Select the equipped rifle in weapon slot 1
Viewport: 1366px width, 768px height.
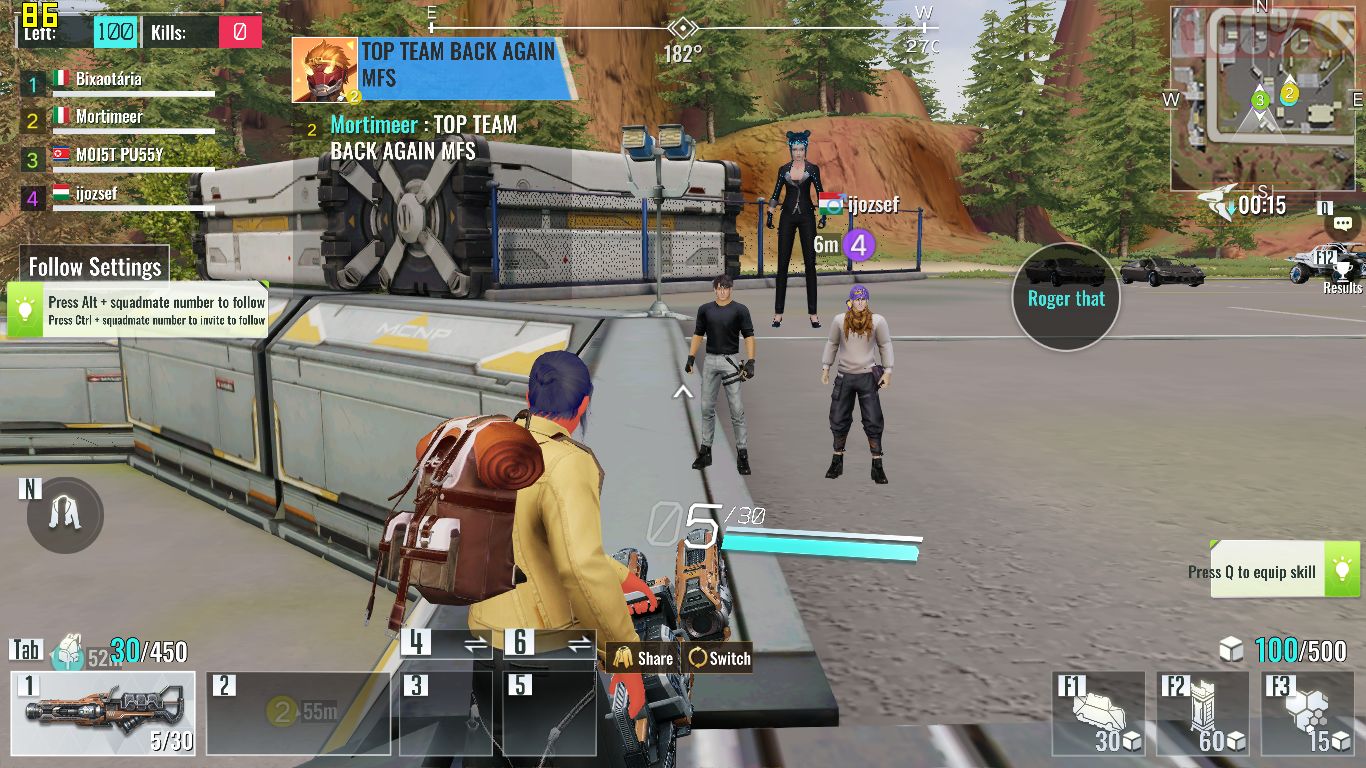pyautogui.click(x=103, y=713)
